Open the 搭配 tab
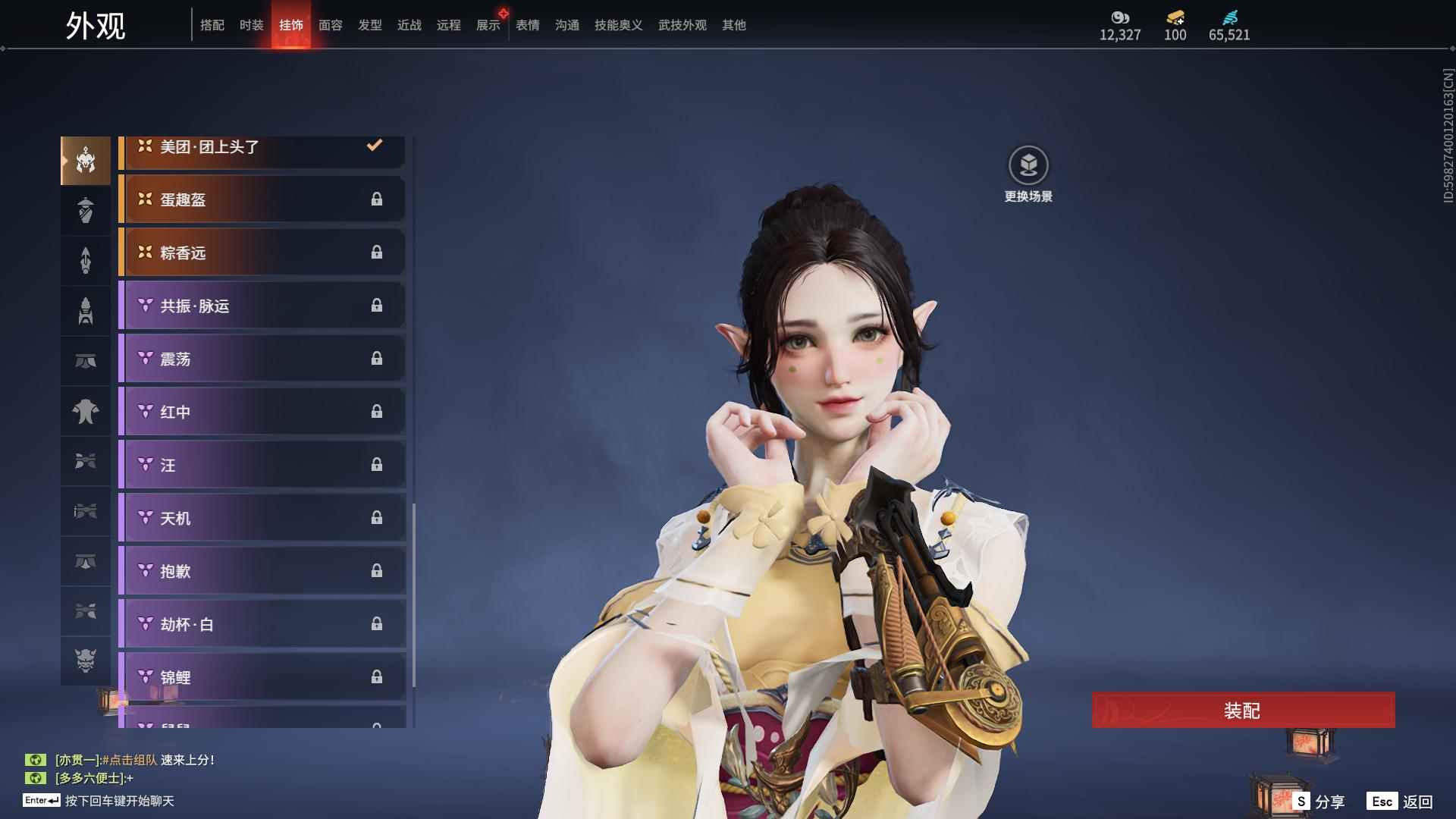Image resolution: width=1456 pixels, height=819 pixels. [x=212, y=25]
